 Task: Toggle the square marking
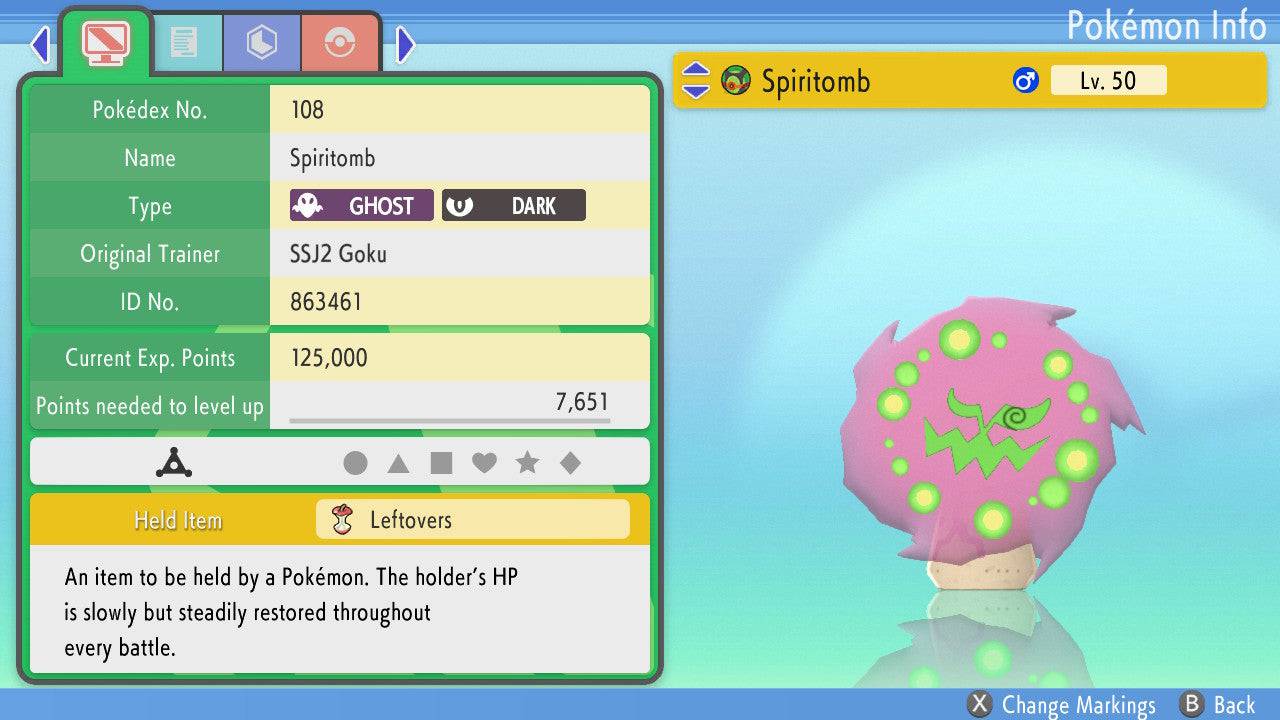441,463
